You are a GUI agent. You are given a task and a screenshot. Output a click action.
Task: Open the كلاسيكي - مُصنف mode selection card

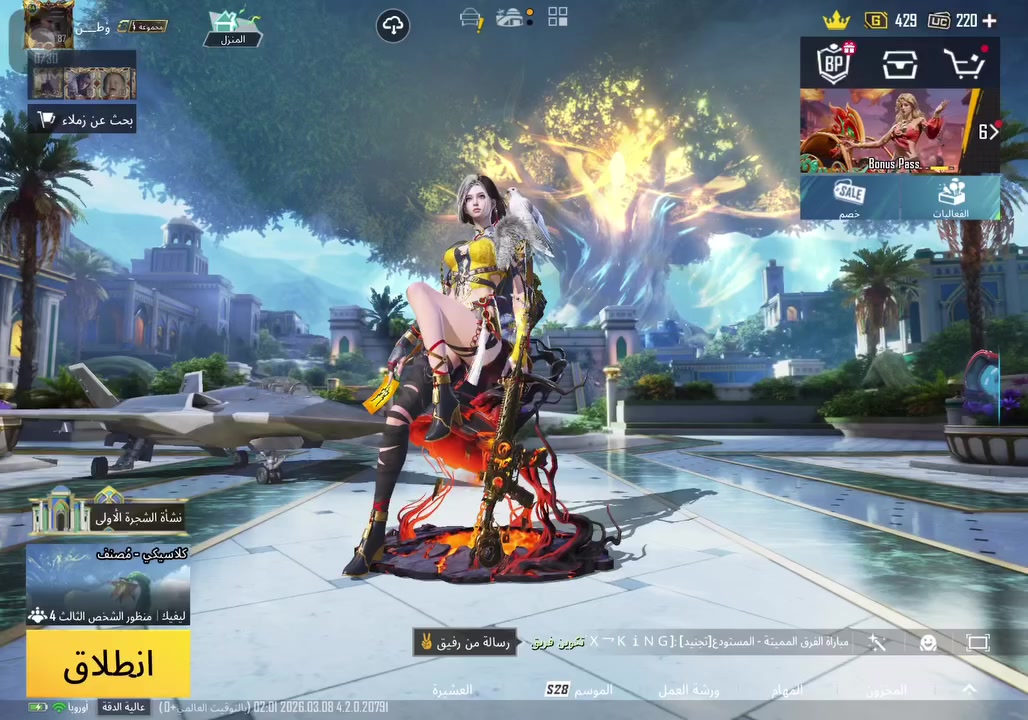pos(108,585)
